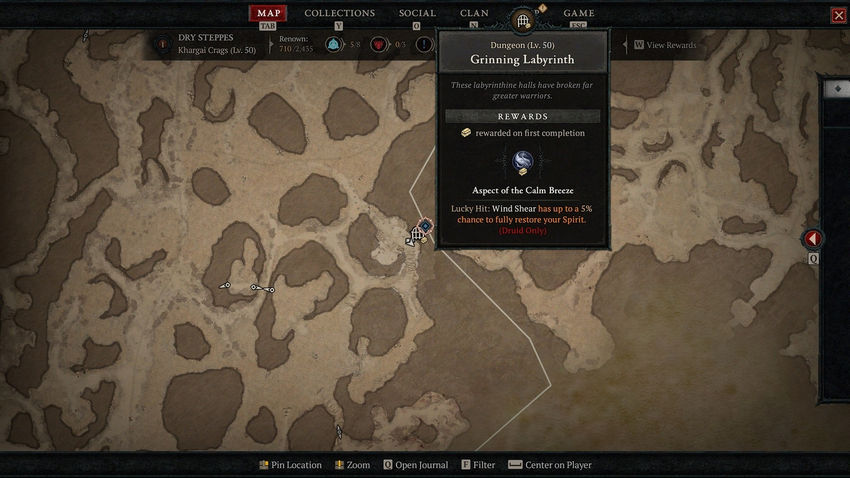Expand the journal panel with the red arrow
Image resolution: width=850 pixels, height=478 pixels.
click(813, 239)
